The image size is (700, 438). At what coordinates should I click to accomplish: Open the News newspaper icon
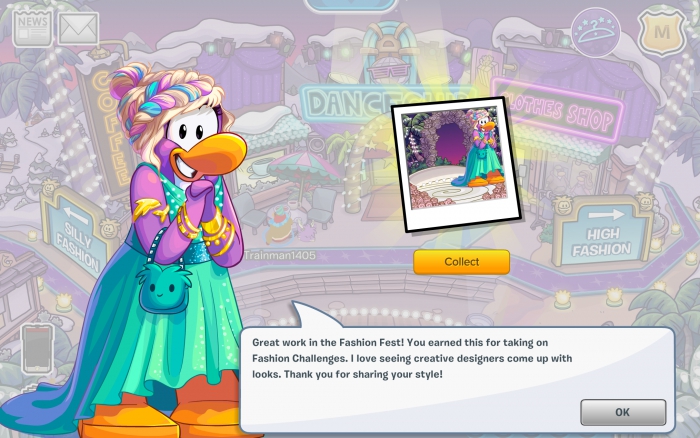[32, 27]
